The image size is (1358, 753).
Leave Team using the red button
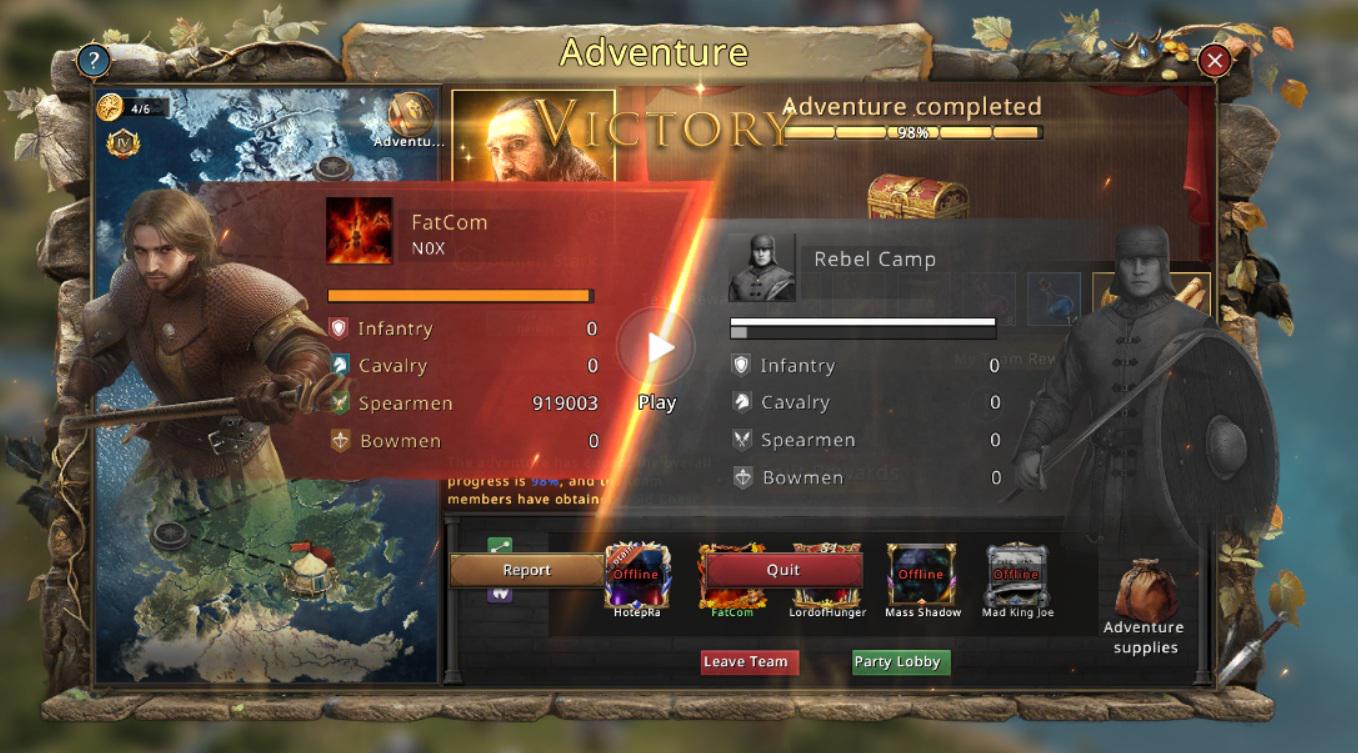[x=745, y=662]
